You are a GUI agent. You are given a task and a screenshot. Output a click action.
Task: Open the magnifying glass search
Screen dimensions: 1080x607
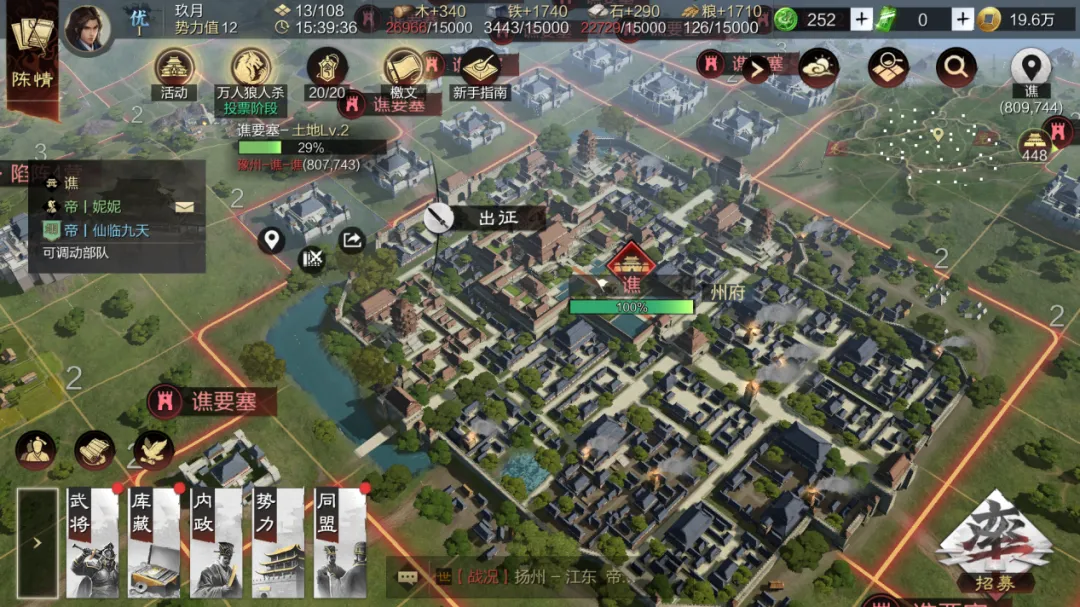click(x=956, y=67)
